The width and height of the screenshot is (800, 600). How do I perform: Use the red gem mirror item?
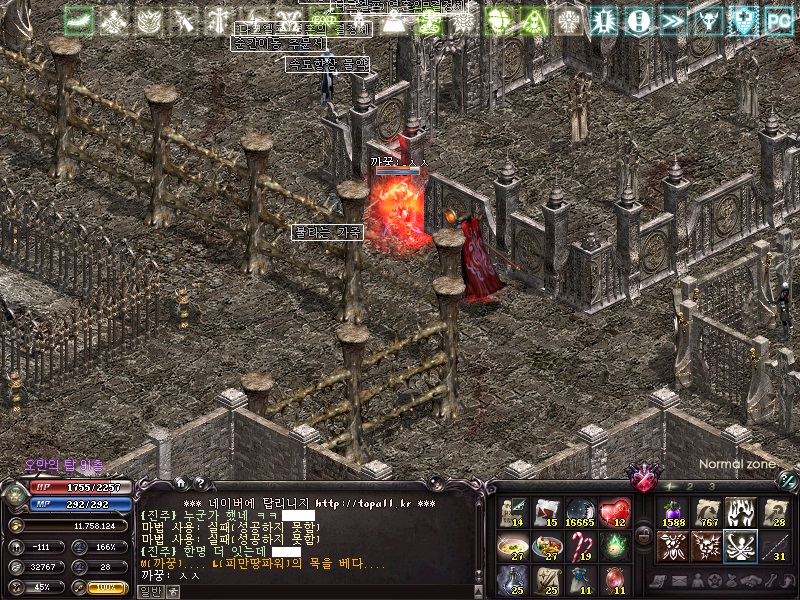(614, 579)
